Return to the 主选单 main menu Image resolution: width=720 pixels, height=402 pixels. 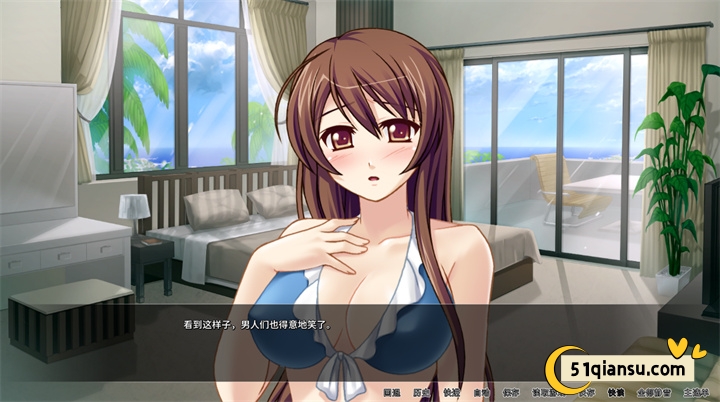(x=695, y=392)
